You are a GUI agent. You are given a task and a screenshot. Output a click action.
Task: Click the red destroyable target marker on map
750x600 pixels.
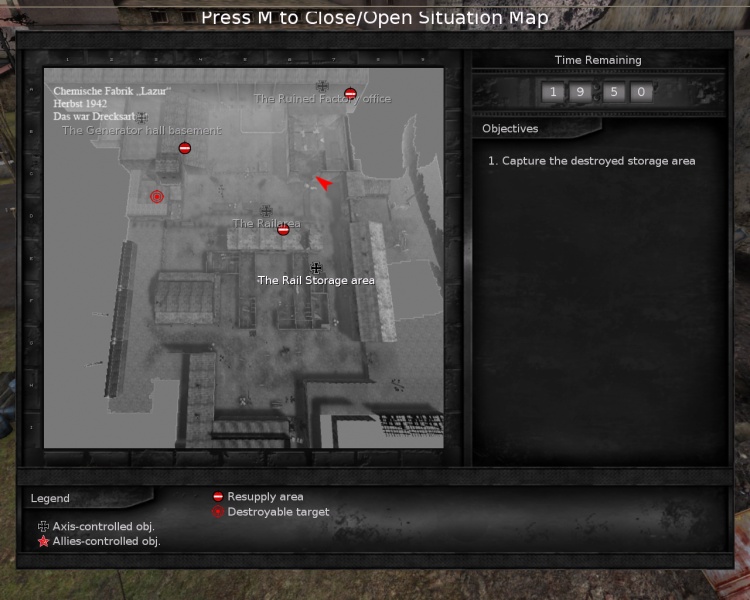(x=156, y=197)
